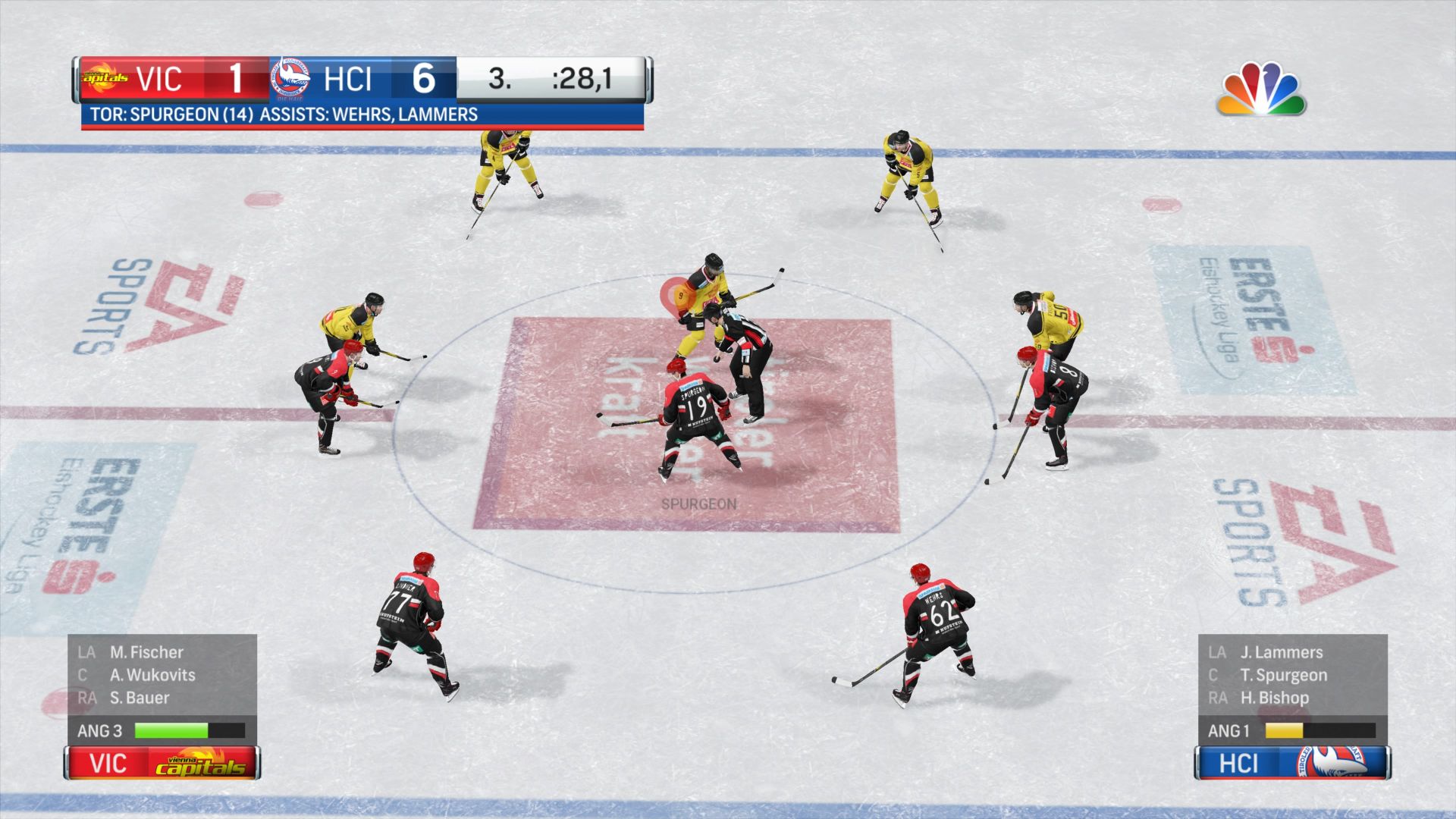The width and height of the screenshot is (1456, 819).
Task: Click the NBC peacock logo
Action: click(x=1261, y=89)
